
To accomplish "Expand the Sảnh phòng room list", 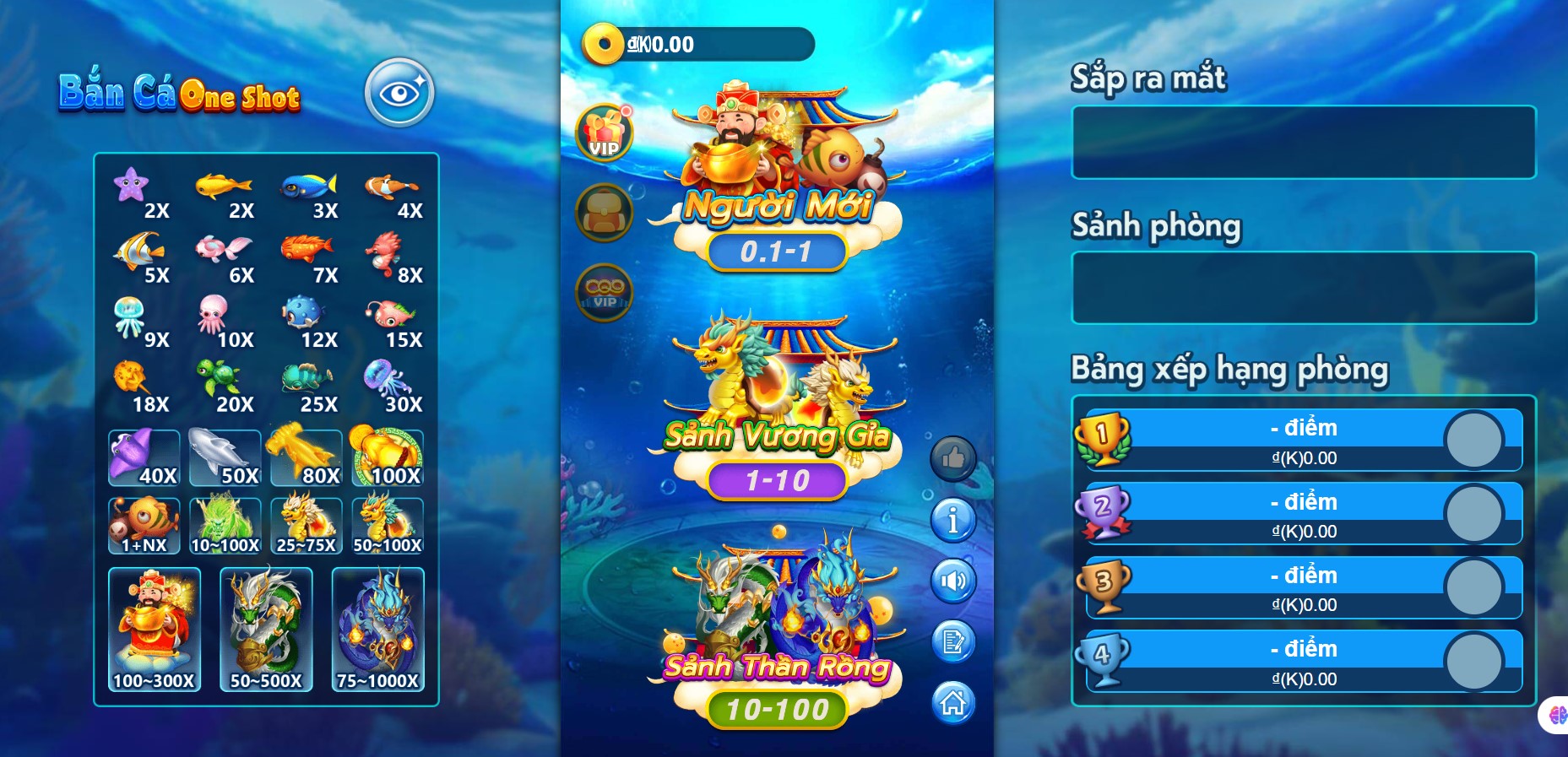I will [1304, 288].
